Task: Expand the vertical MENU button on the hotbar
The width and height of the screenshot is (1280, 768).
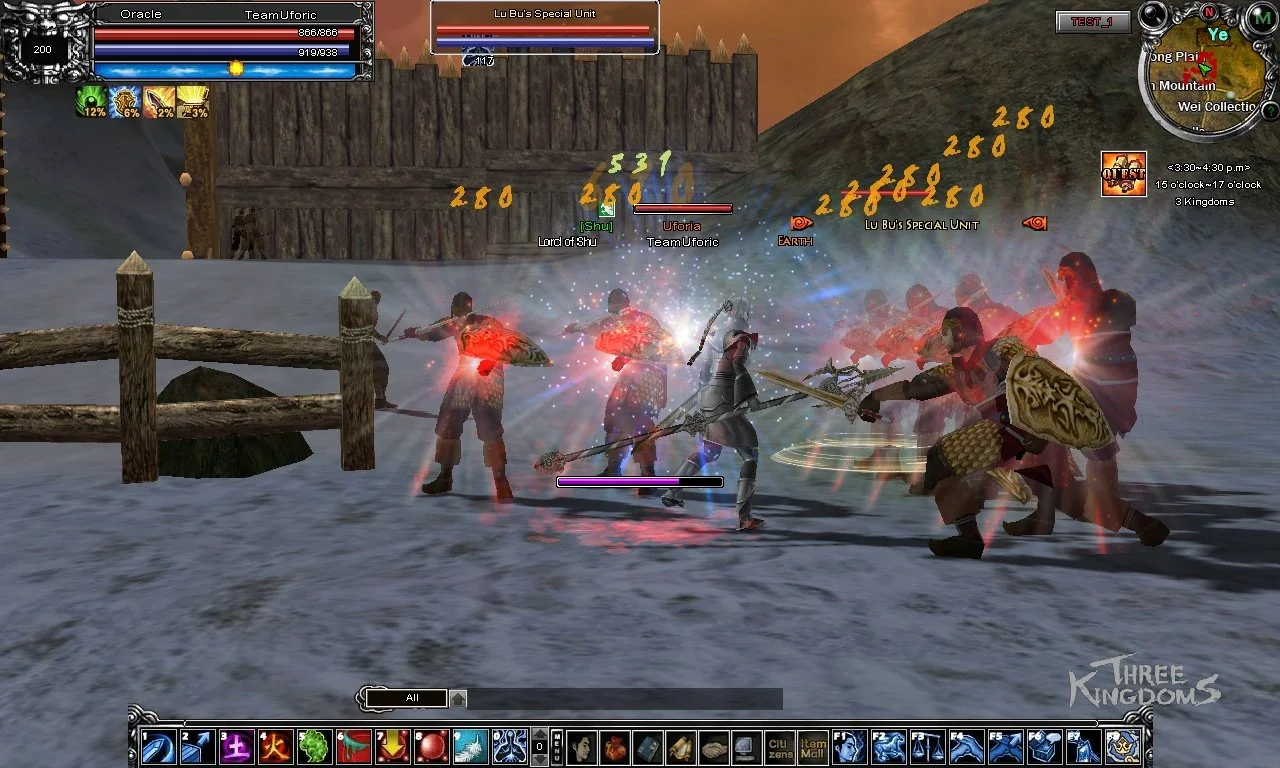Action: [x=558, y=747]
